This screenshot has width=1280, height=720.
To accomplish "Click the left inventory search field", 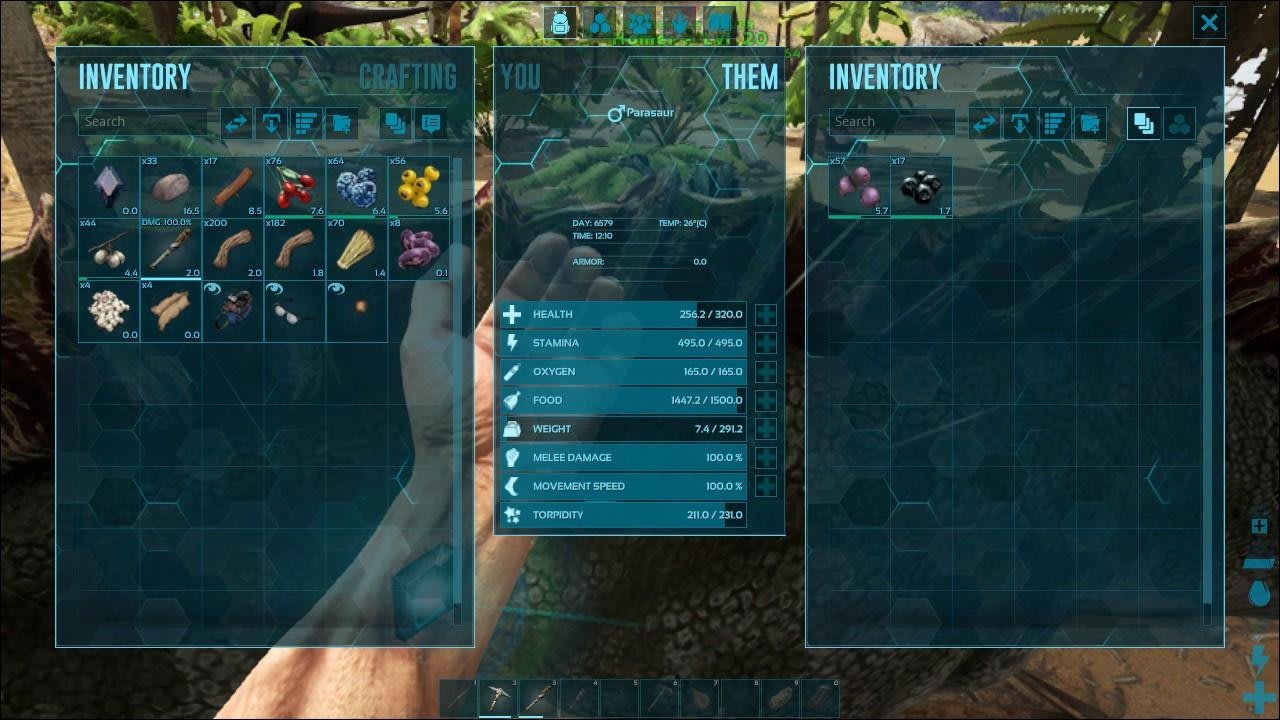I will [143, 122].
